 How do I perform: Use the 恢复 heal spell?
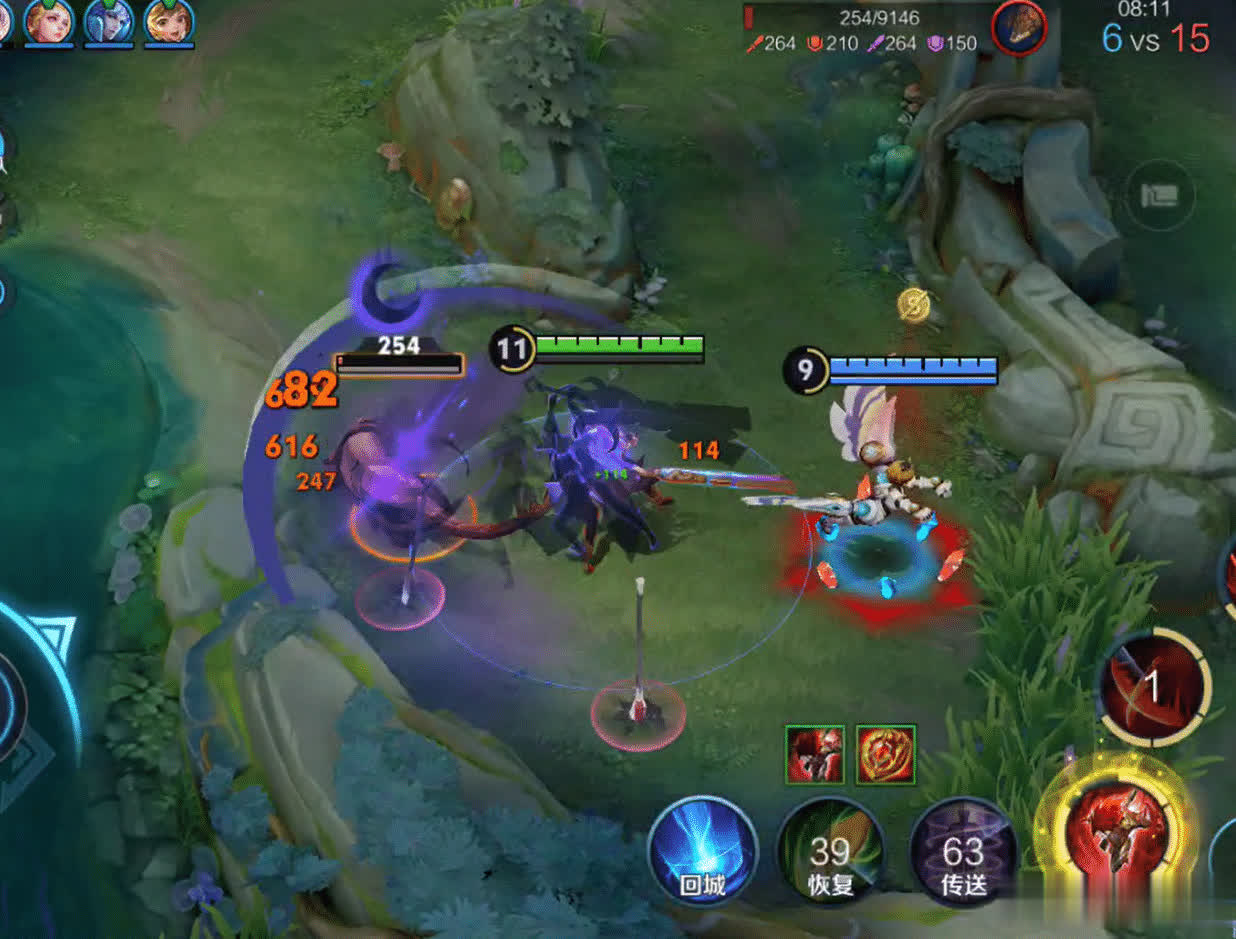pos(830,852)
